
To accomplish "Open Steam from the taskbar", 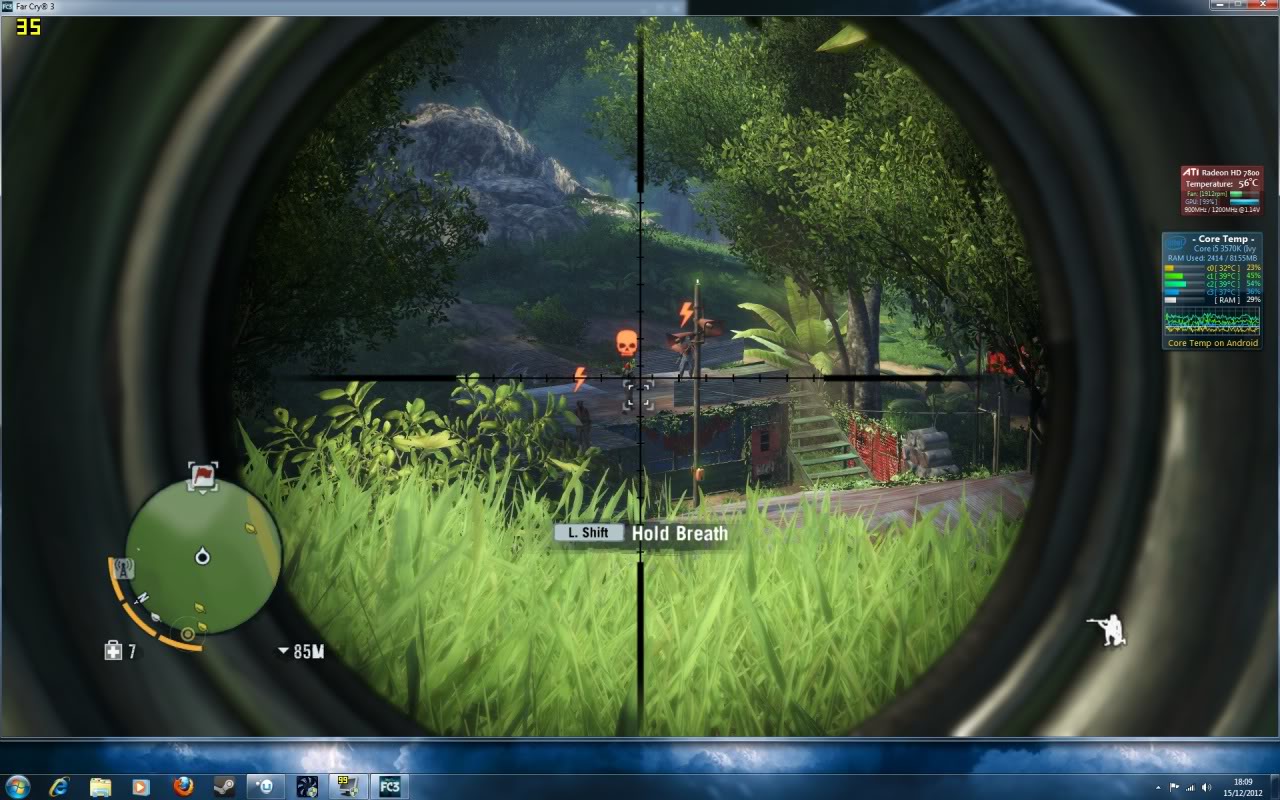I will [x=222, y=787].
